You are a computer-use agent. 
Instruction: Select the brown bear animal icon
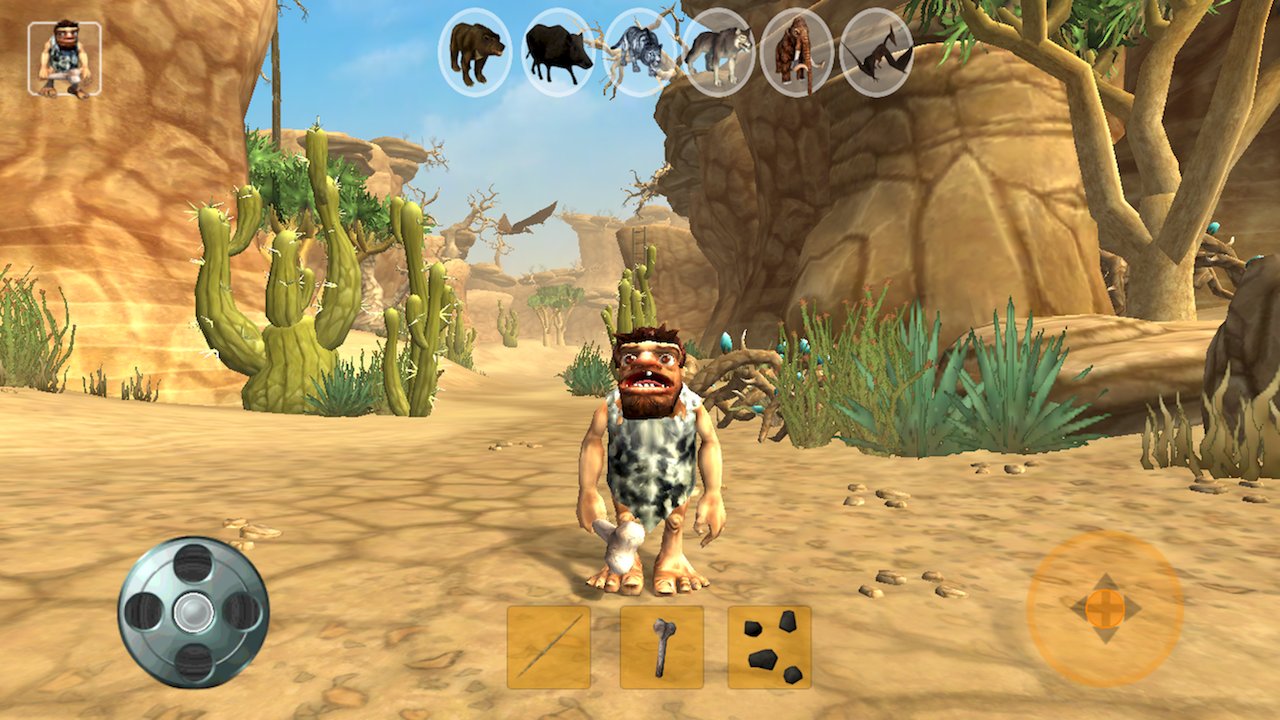tap(475, 52)
